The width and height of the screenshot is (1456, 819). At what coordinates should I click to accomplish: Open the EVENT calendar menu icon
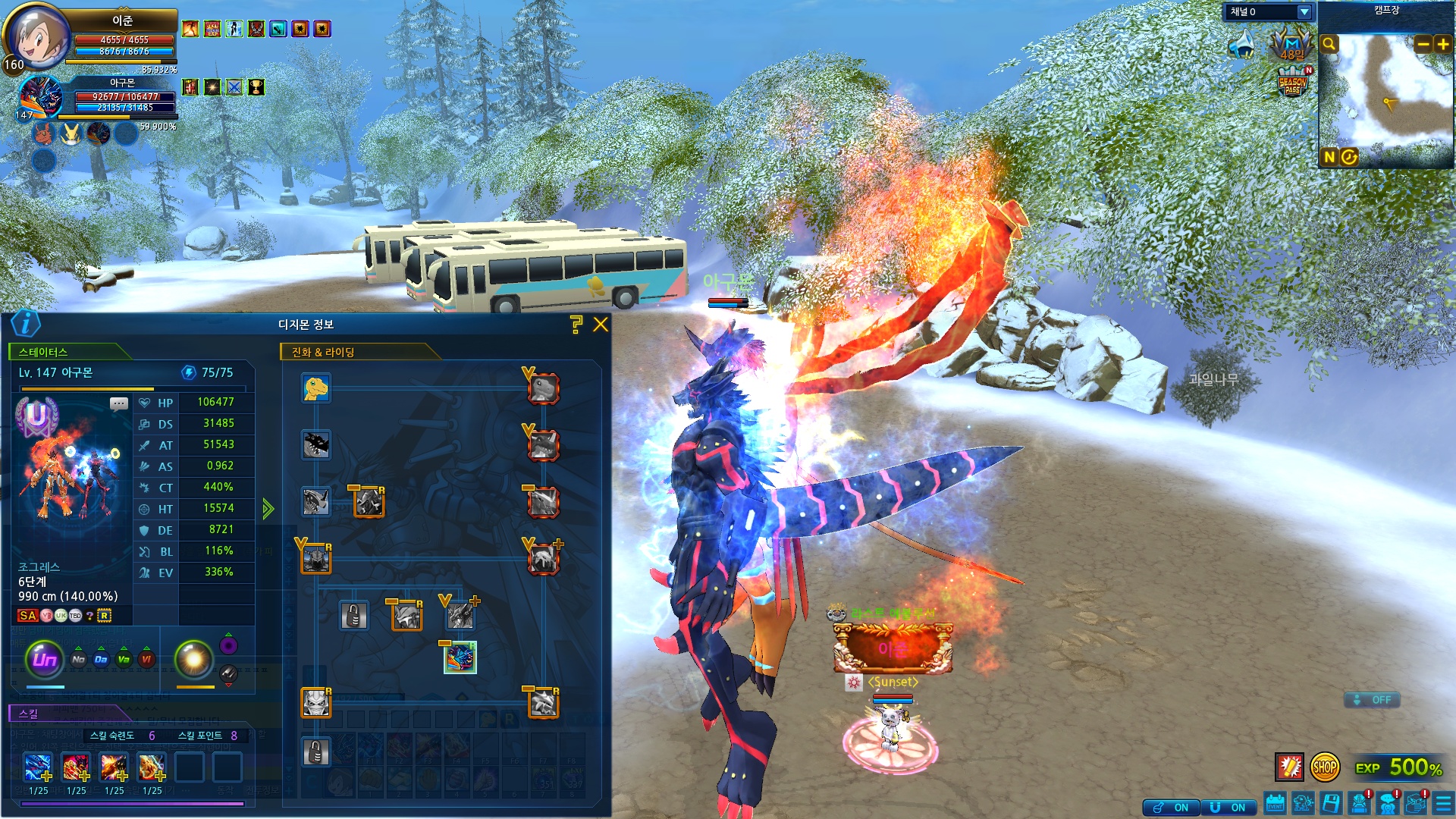(1276, 804)
